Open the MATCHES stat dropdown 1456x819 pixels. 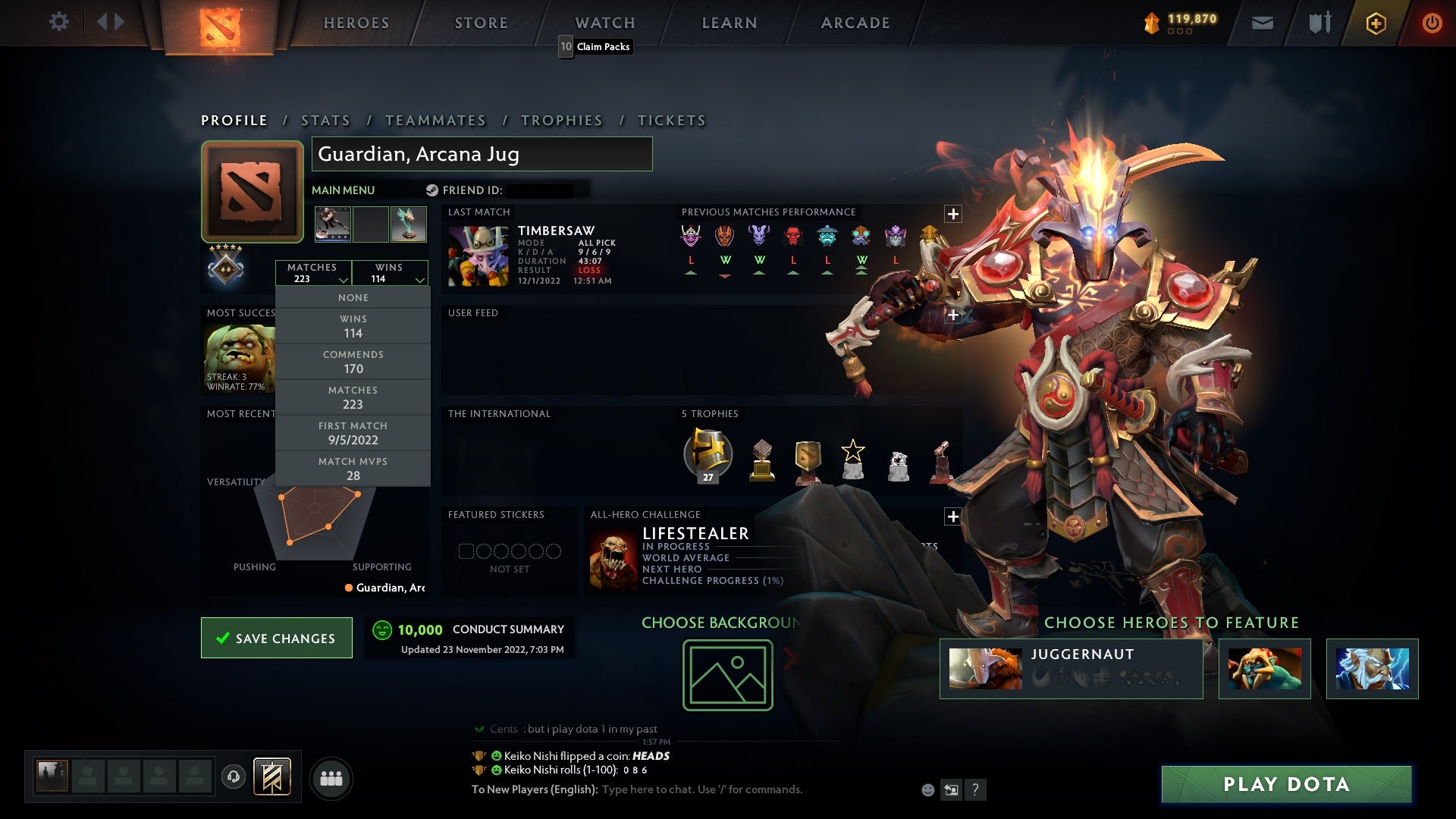pos(314,272)
